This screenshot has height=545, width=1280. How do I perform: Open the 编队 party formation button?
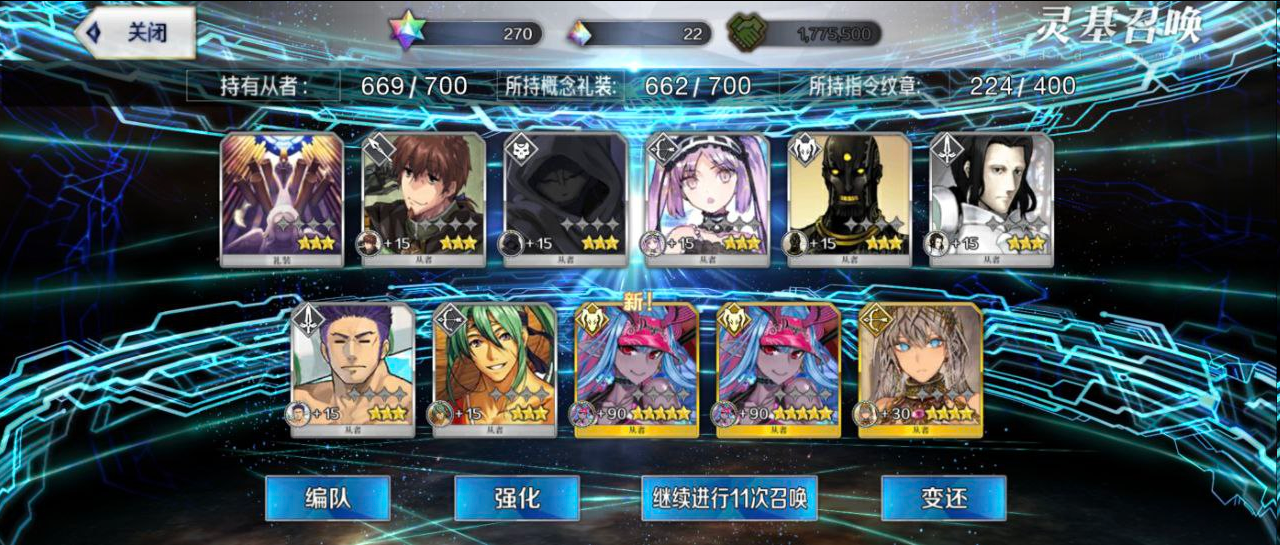tap(327, 498)
